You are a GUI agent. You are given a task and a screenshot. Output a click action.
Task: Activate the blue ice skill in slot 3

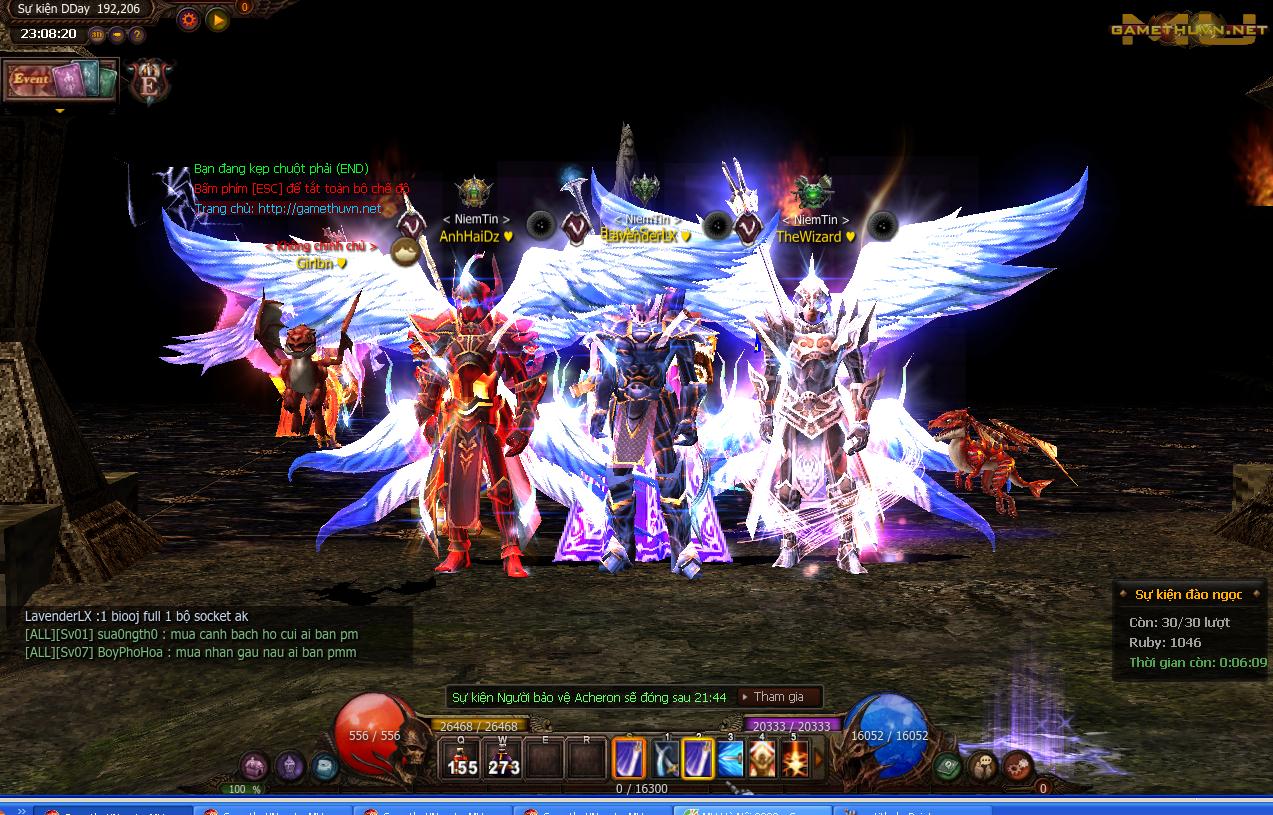(x=730, y=759)
